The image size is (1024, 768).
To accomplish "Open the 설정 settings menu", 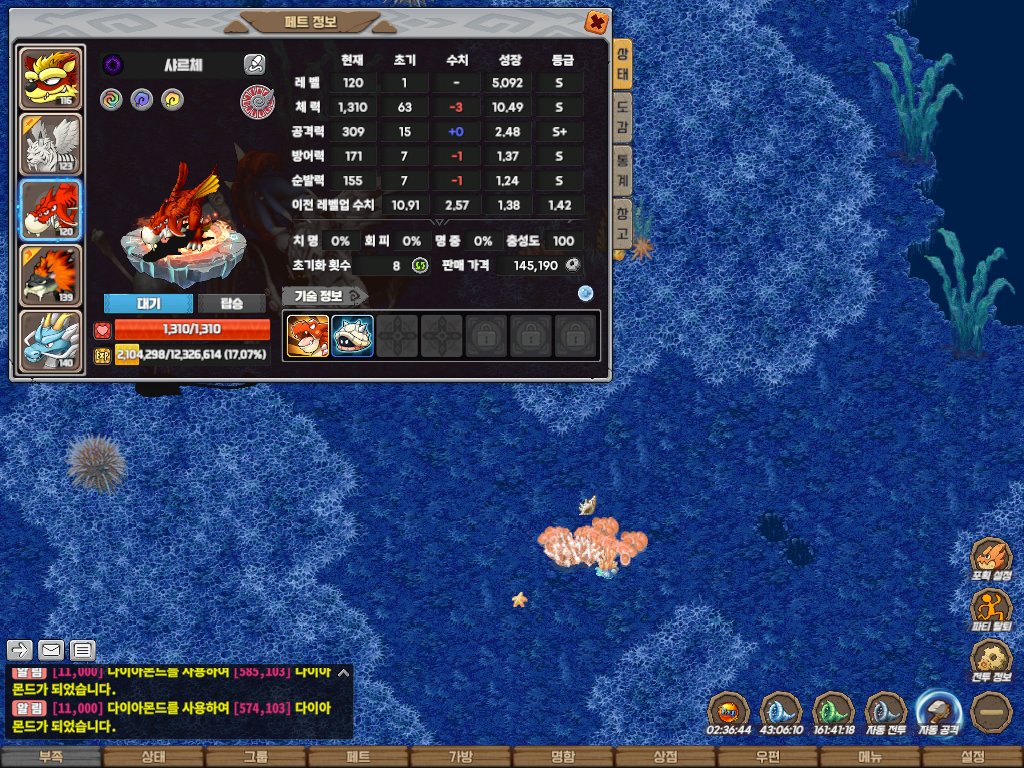I will pyautogui.click(x=972, y=757).
